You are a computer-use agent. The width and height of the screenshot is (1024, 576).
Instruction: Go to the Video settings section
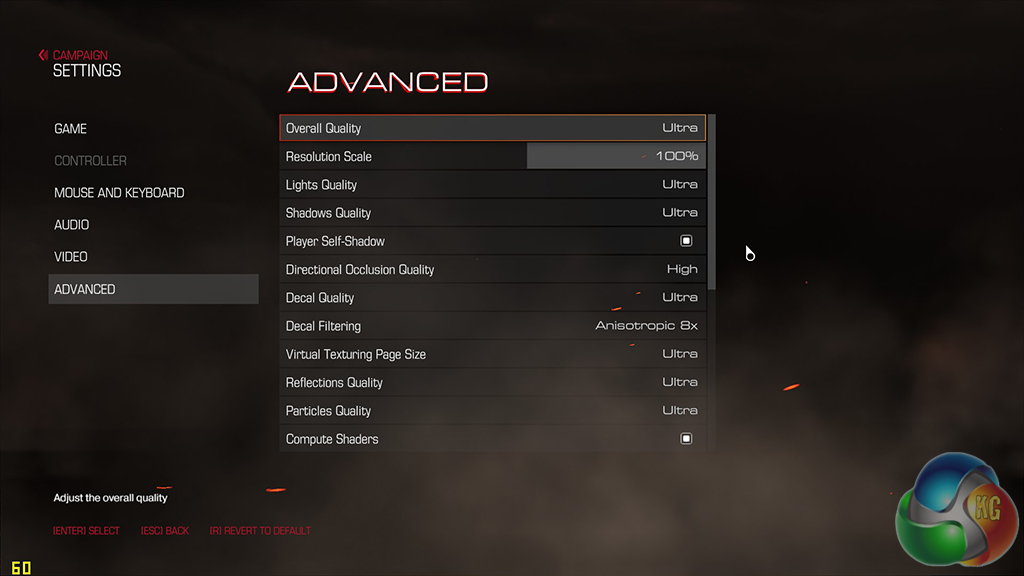pos(71,257)
